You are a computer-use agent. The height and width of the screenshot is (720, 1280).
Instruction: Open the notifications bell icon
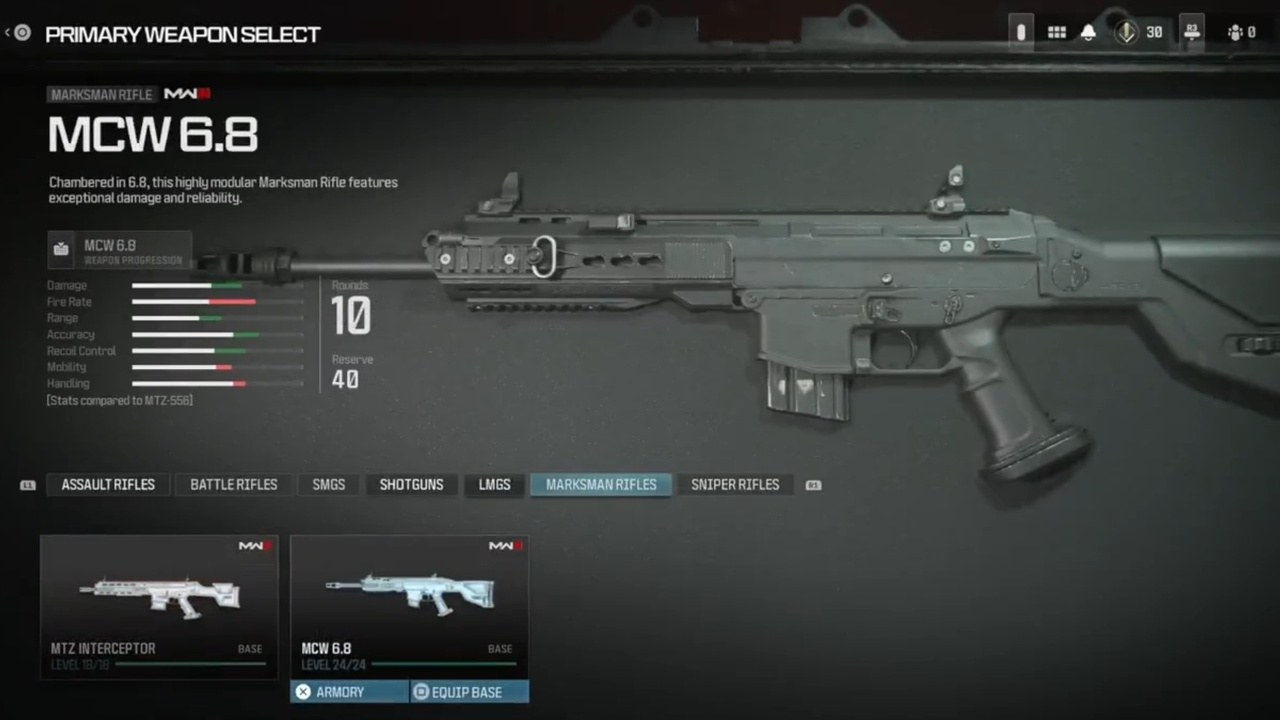[1088, 32]
